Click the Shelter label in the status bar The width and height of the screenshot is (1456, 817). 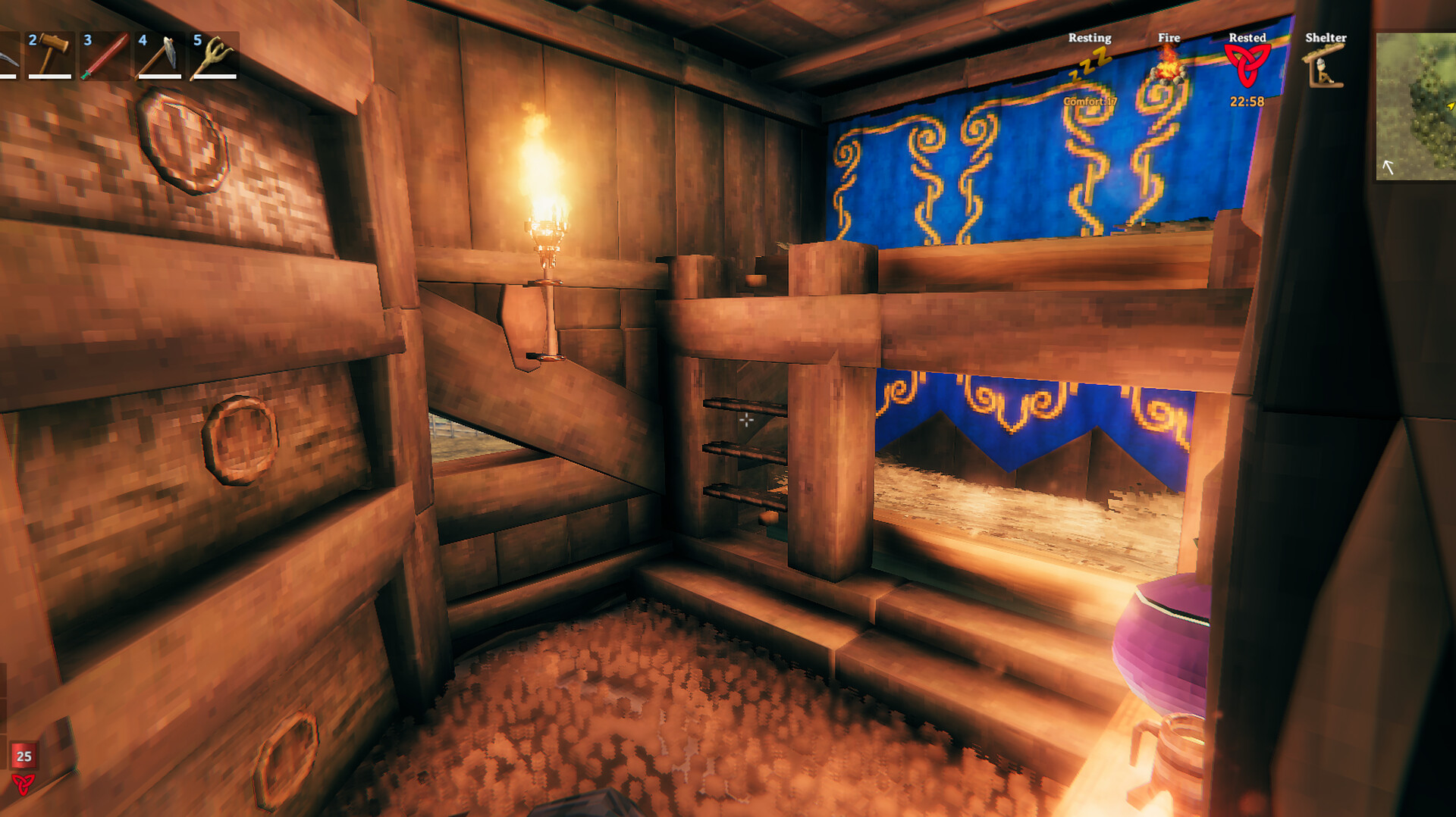click(1326, 37)
